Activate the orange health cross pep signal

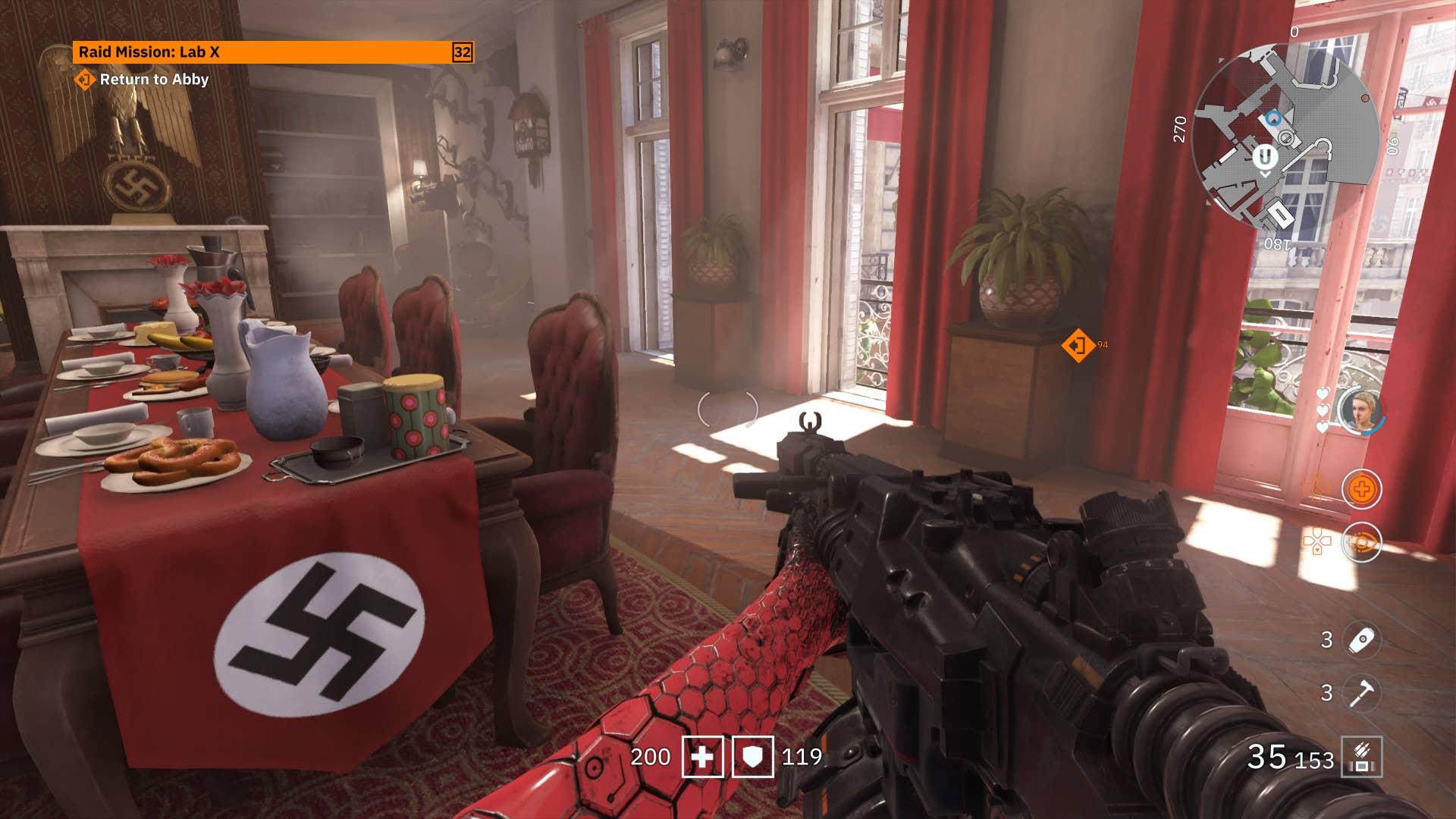[x=1361, y=489]
